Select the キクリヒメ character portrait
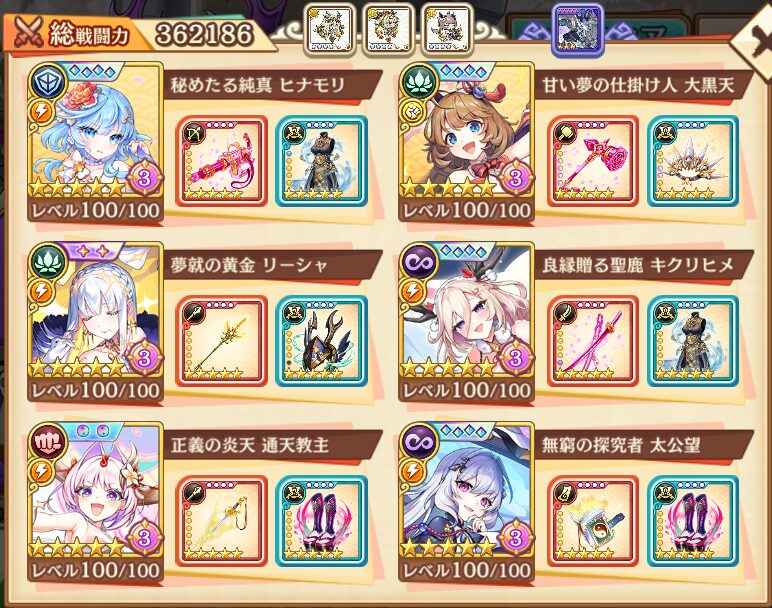772x608 pixels. click(466, 320)
